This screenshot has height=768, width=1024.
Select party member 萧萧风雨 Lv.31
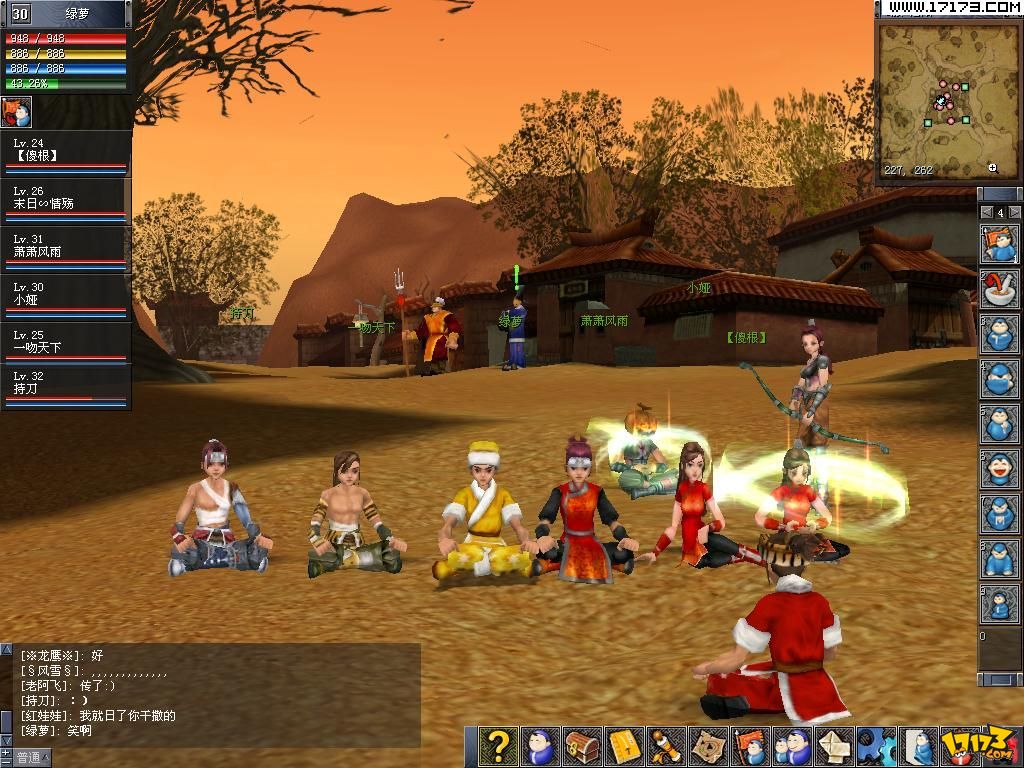pos(66,250)
